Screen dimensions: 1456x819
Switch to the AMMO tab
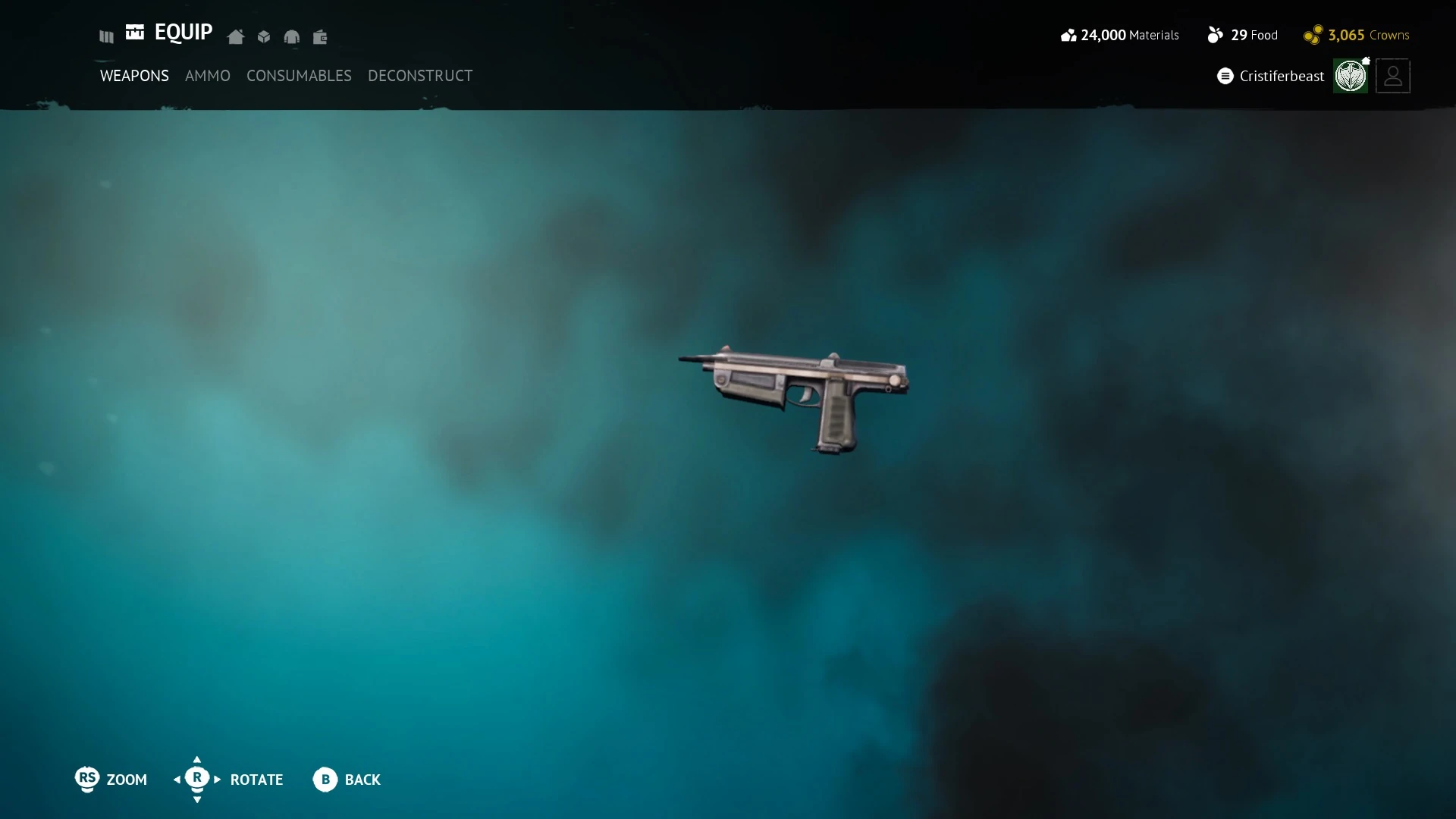click(x=208, y=76)
